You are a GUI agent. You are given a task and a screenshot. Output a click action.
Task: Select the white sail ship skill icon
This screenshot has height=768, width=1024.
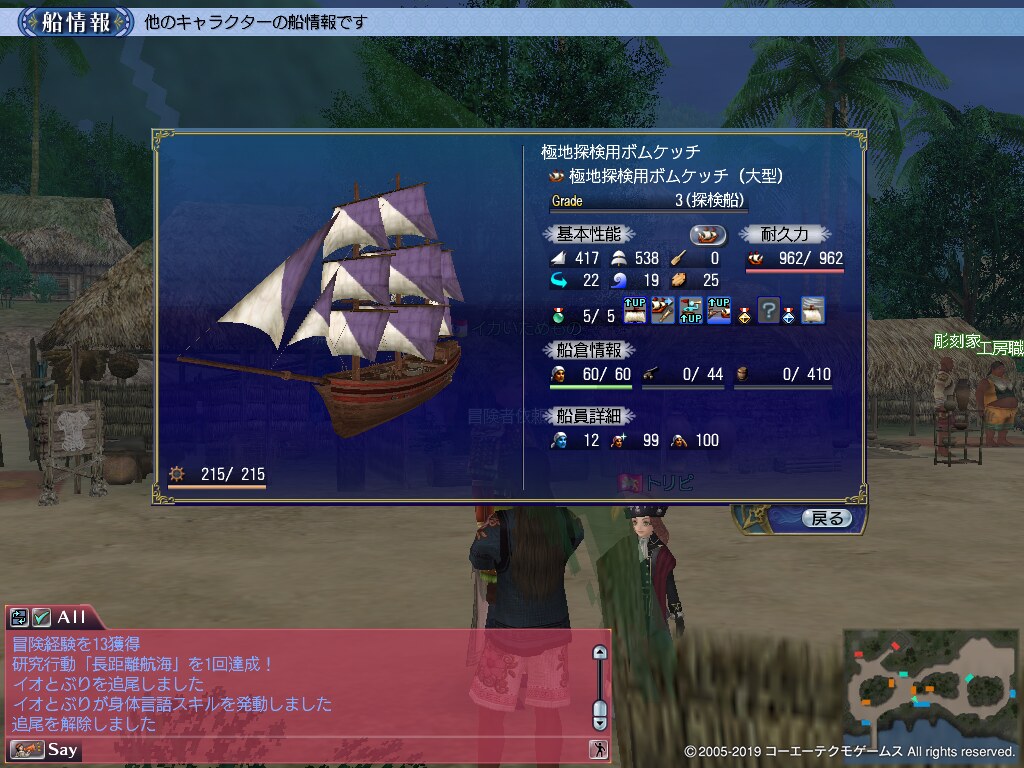812,311
